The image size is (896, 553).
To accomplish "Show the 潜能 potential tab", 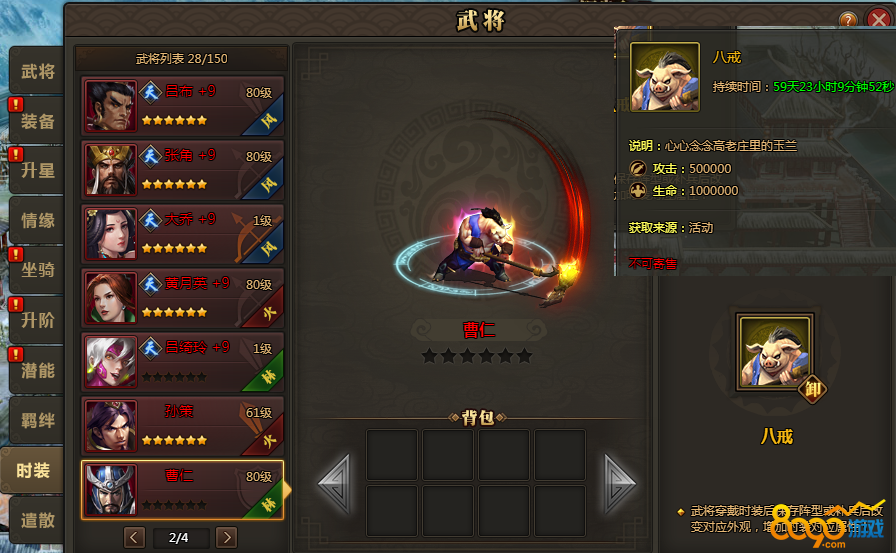I will click(38, 371).
